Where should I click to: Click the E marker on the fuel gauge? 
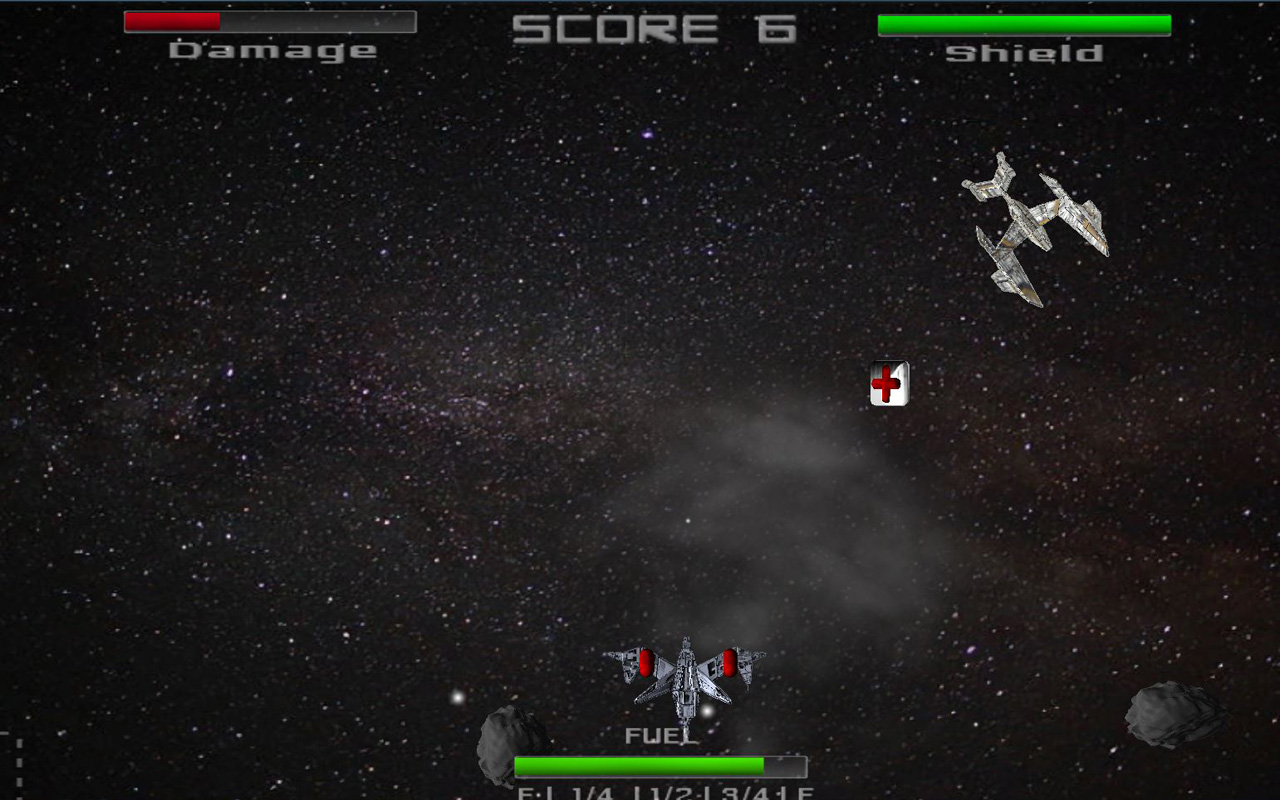(524, 793)
